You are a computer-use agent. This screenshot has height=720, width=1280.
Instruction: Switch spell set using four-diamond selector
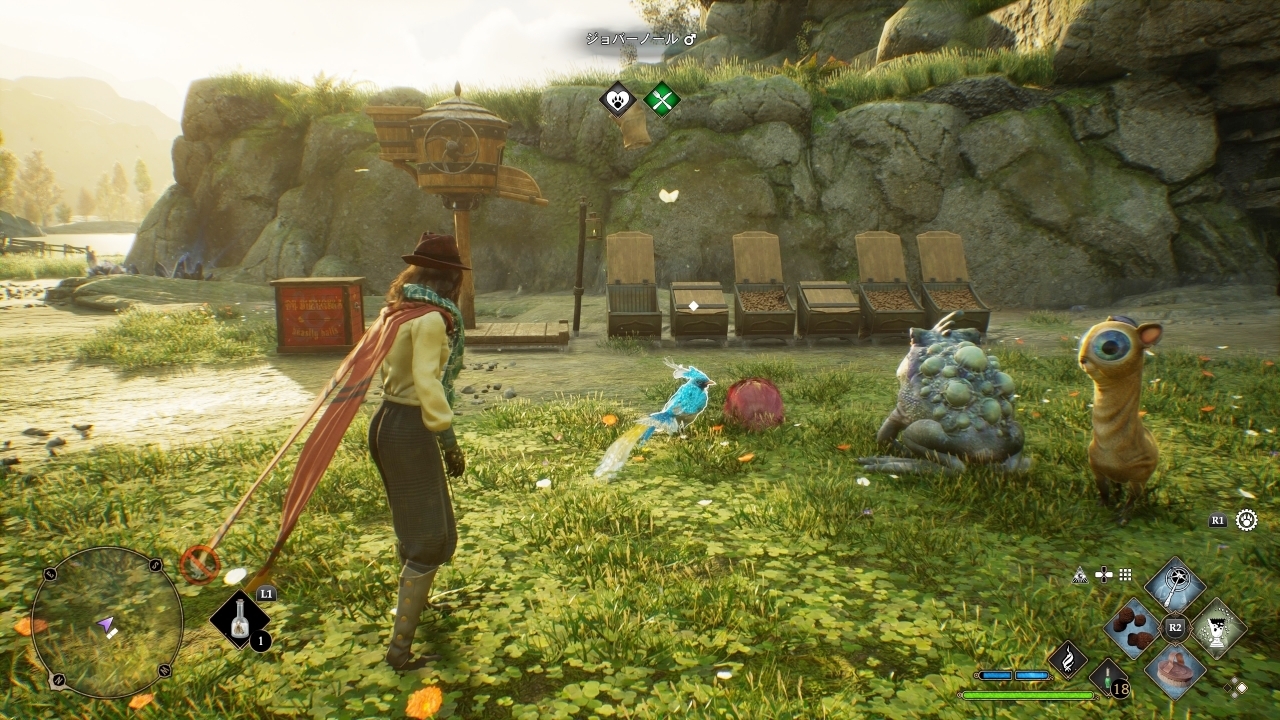(1237, 686)
